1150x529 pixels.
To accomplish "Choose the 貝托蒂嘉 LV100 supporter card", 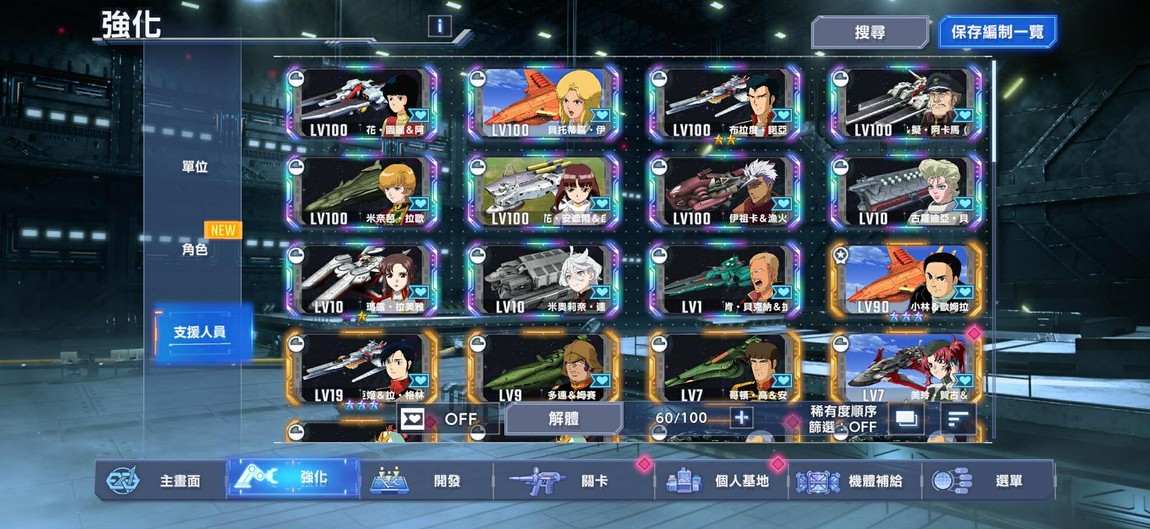I will [543, 104].
